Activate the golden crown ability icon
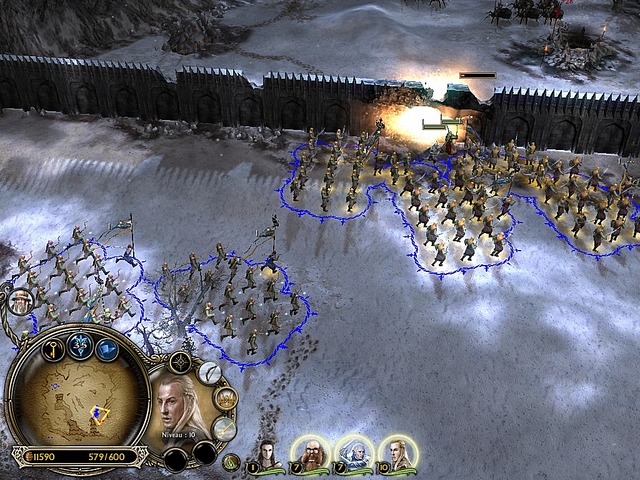The image size is (640, 480). pos(226,398)
